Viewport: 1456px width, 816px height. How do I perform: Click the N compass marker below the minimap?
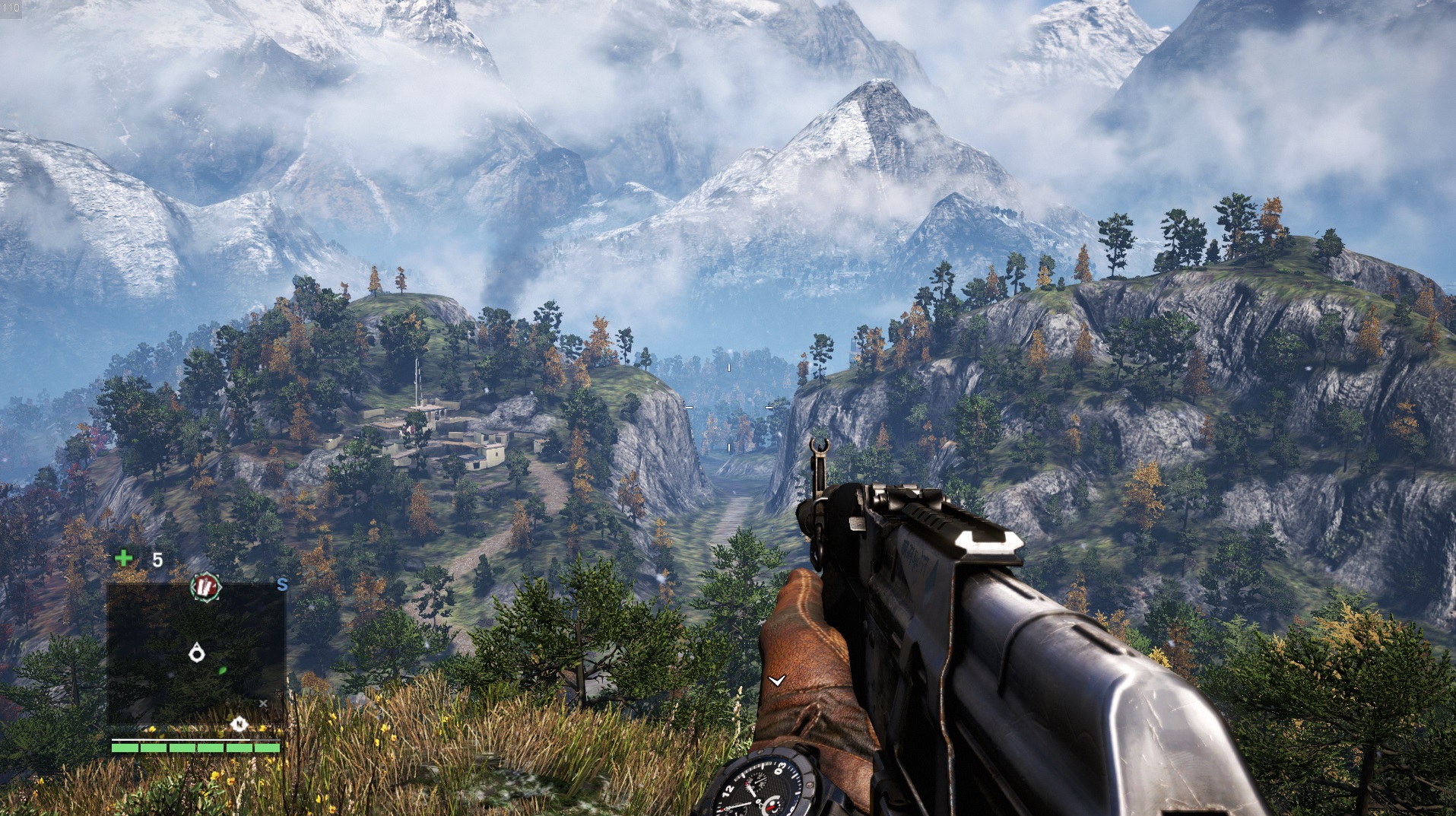(x=239, y=724)
